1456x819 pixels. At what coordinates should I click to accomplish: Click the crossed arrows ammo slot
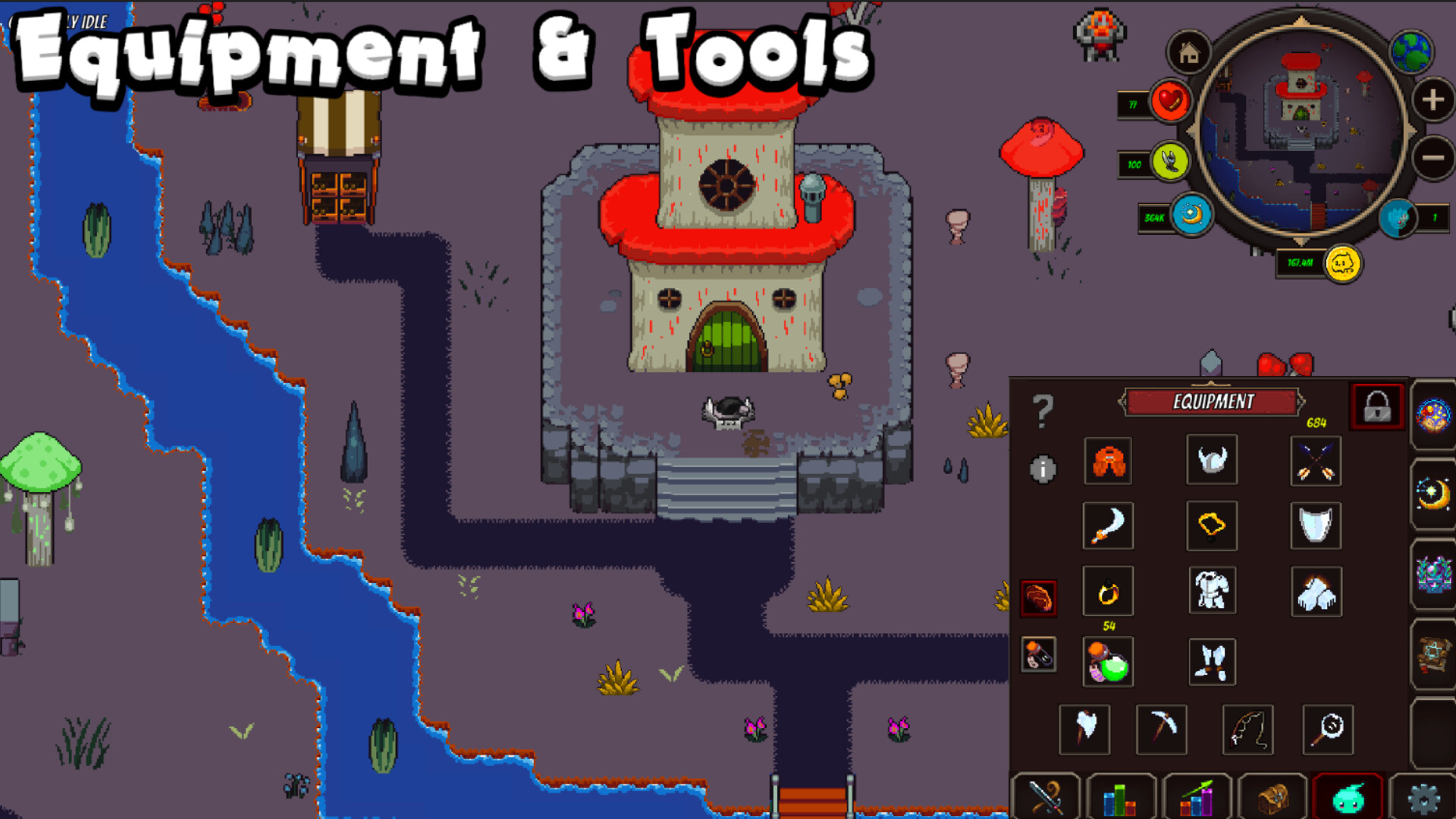tap(1316, 461)
